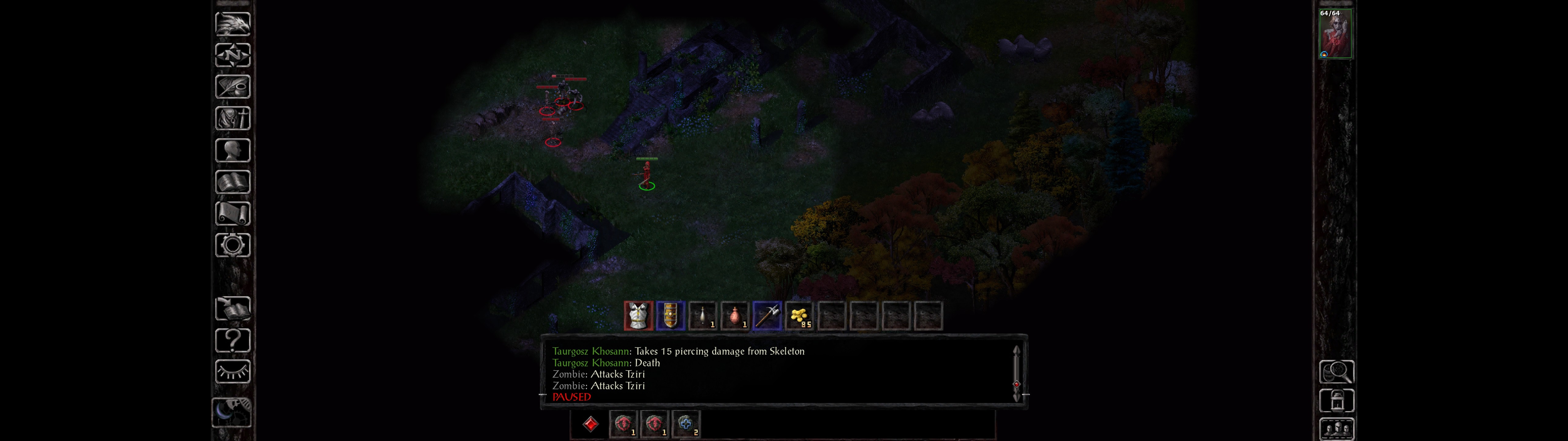Screen dimensions: 1568x441
Task: Open help with the question mark button
Action: click(232, 341)
